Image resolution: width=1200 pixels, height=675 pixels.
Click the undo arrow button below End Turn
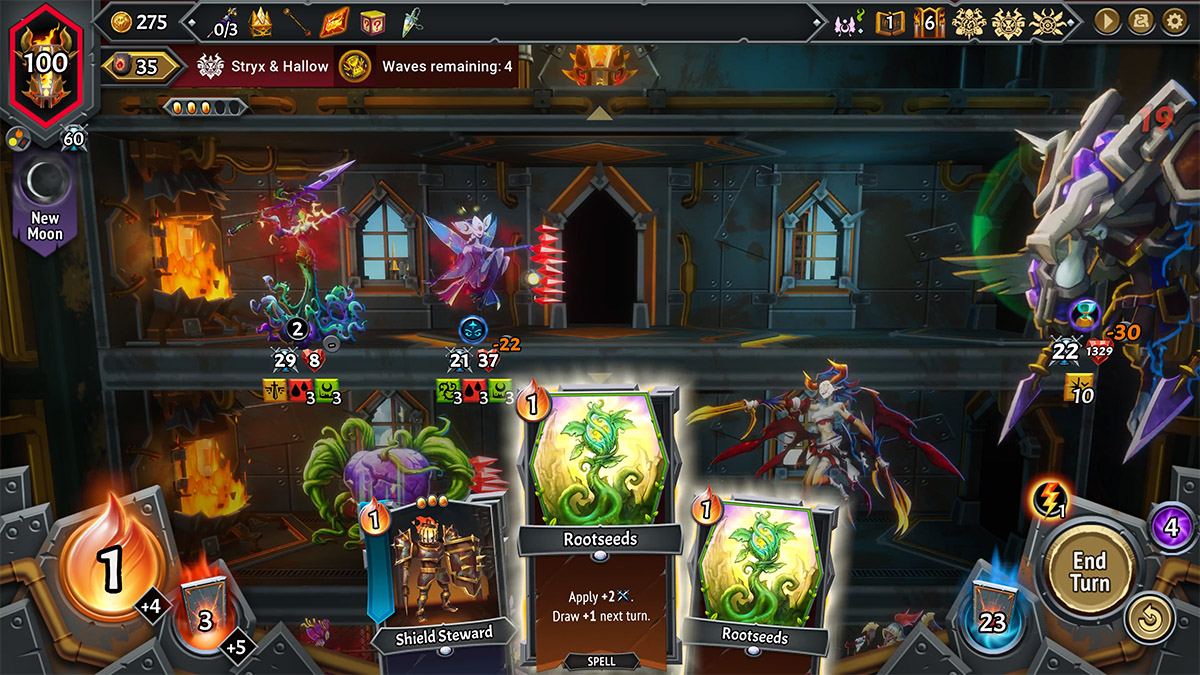(x=1150, y=620)
